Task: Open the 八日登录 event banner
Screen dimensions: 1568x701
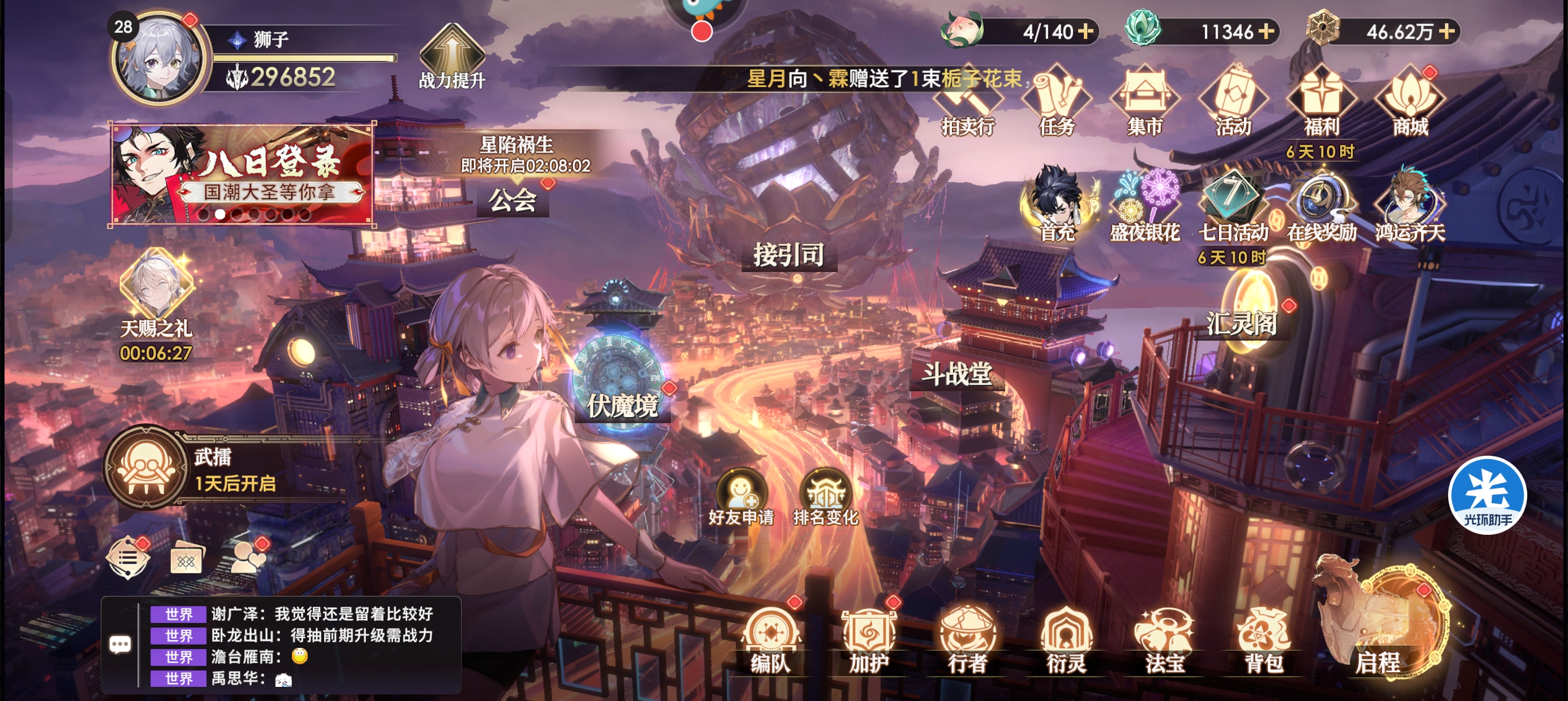Action: click(242, 175)
